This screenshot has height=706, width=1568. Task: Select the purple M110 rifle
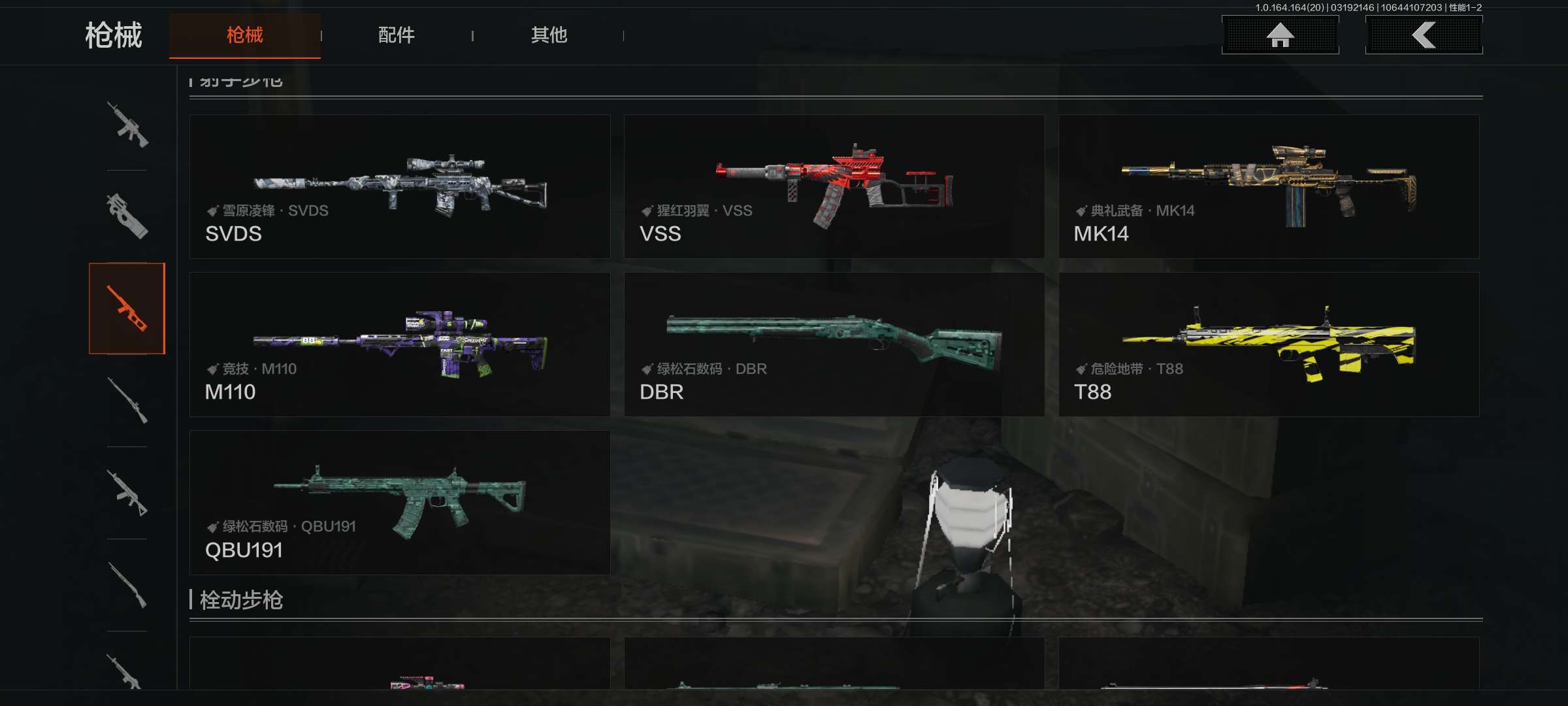400,345
